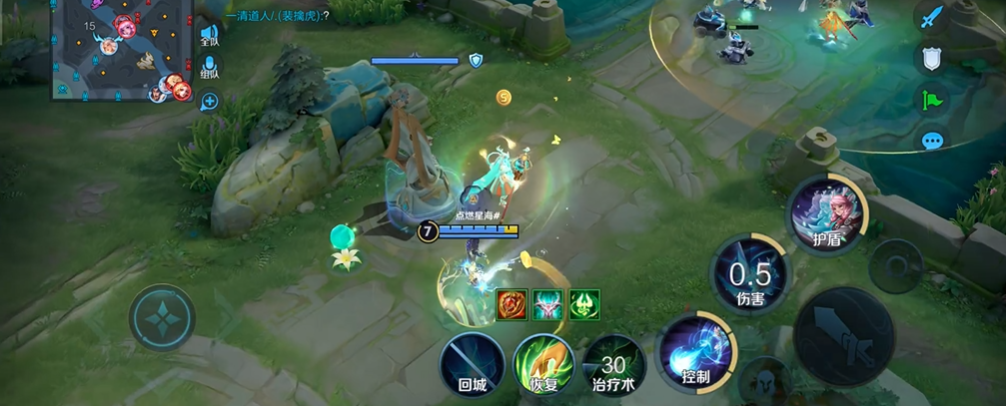Screen dimensions: 1006x406
Task: Tap the large sword basic attack button
Action: tap(843, 337)
